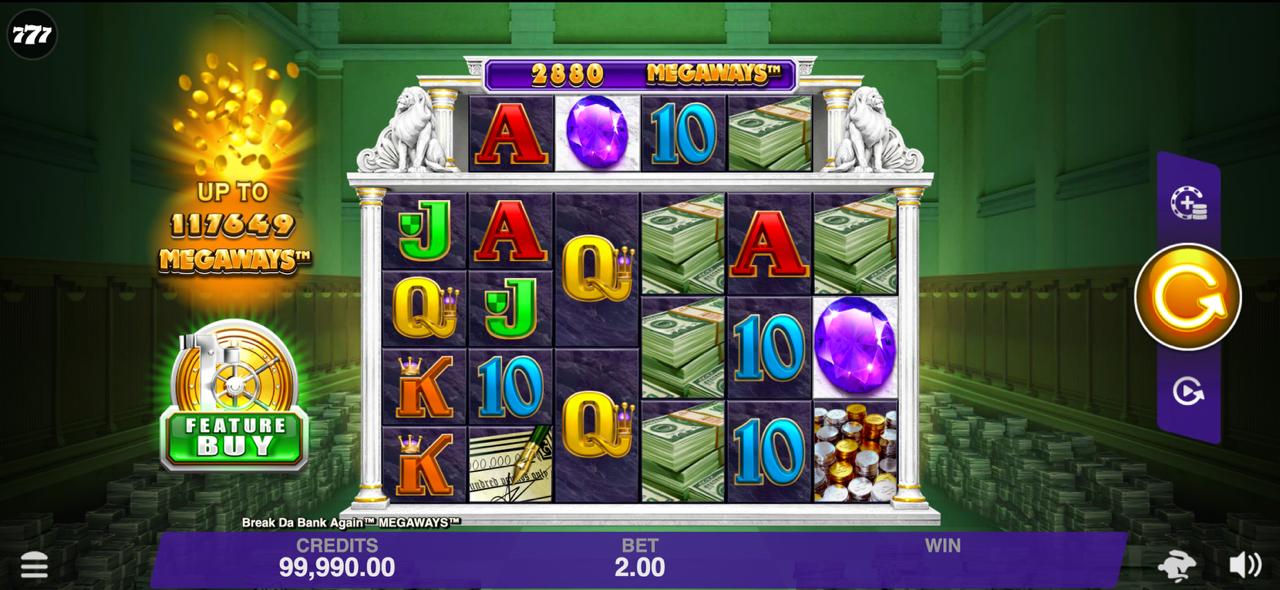Open the Feature Buy vault
The width and height of the screenshot is (1280, 590).
234,400
